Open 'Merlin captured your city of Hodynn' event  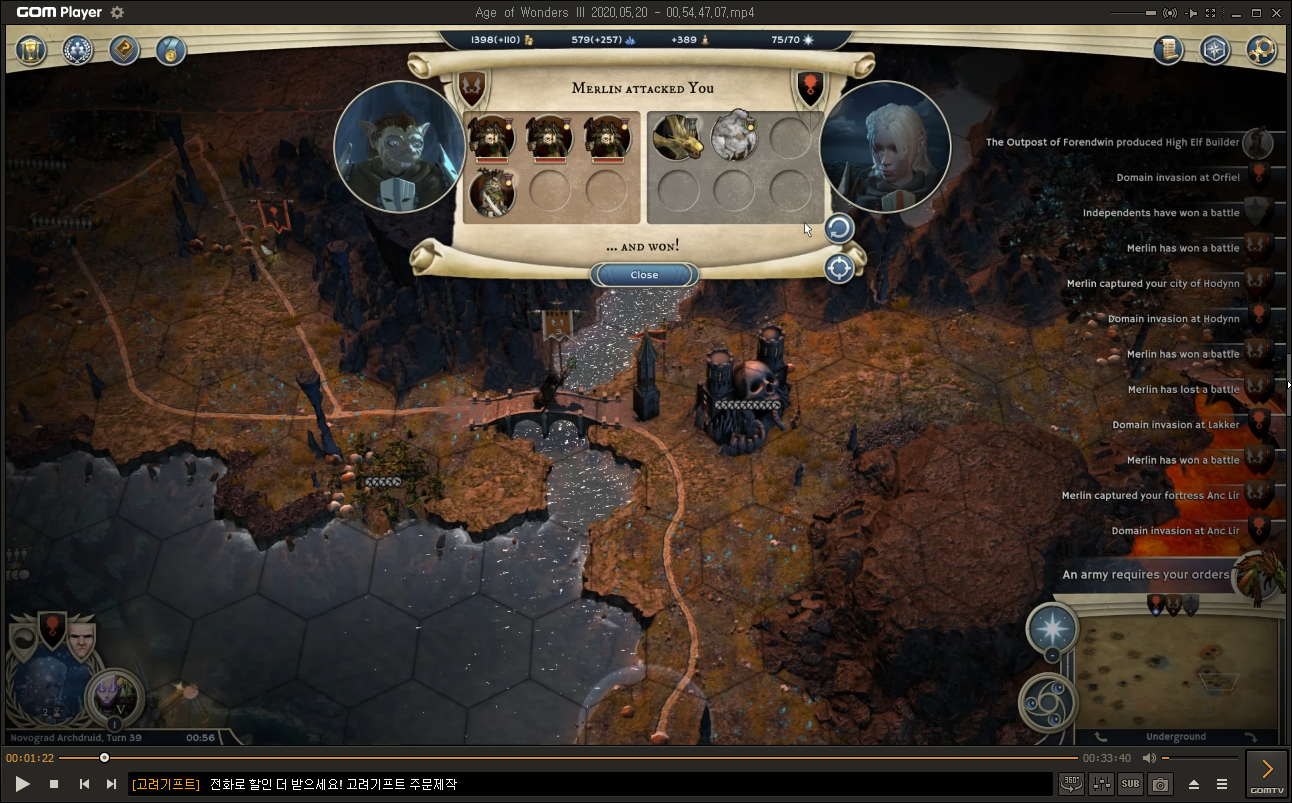pyautogui.click(x=1153, y=284)
